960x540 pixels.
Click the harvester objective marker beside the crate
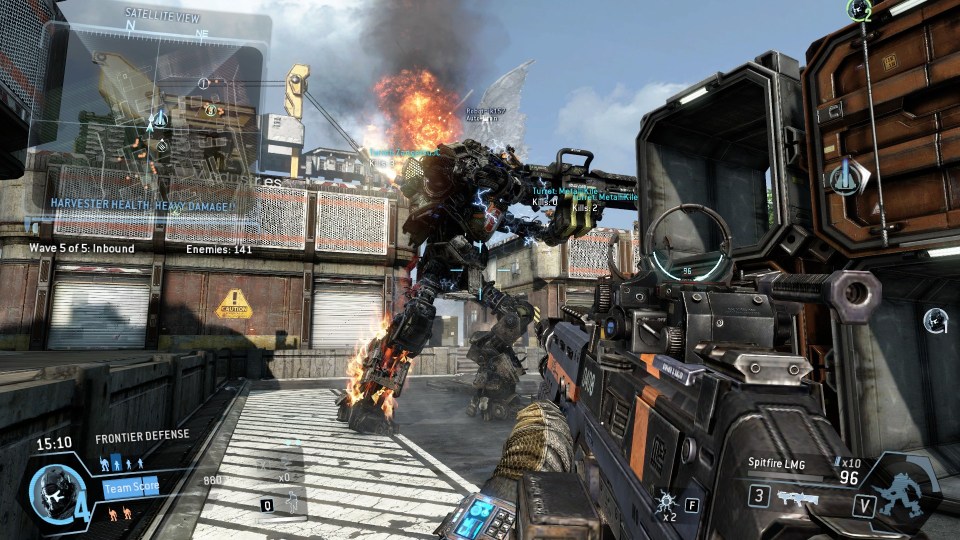point(845,178)
